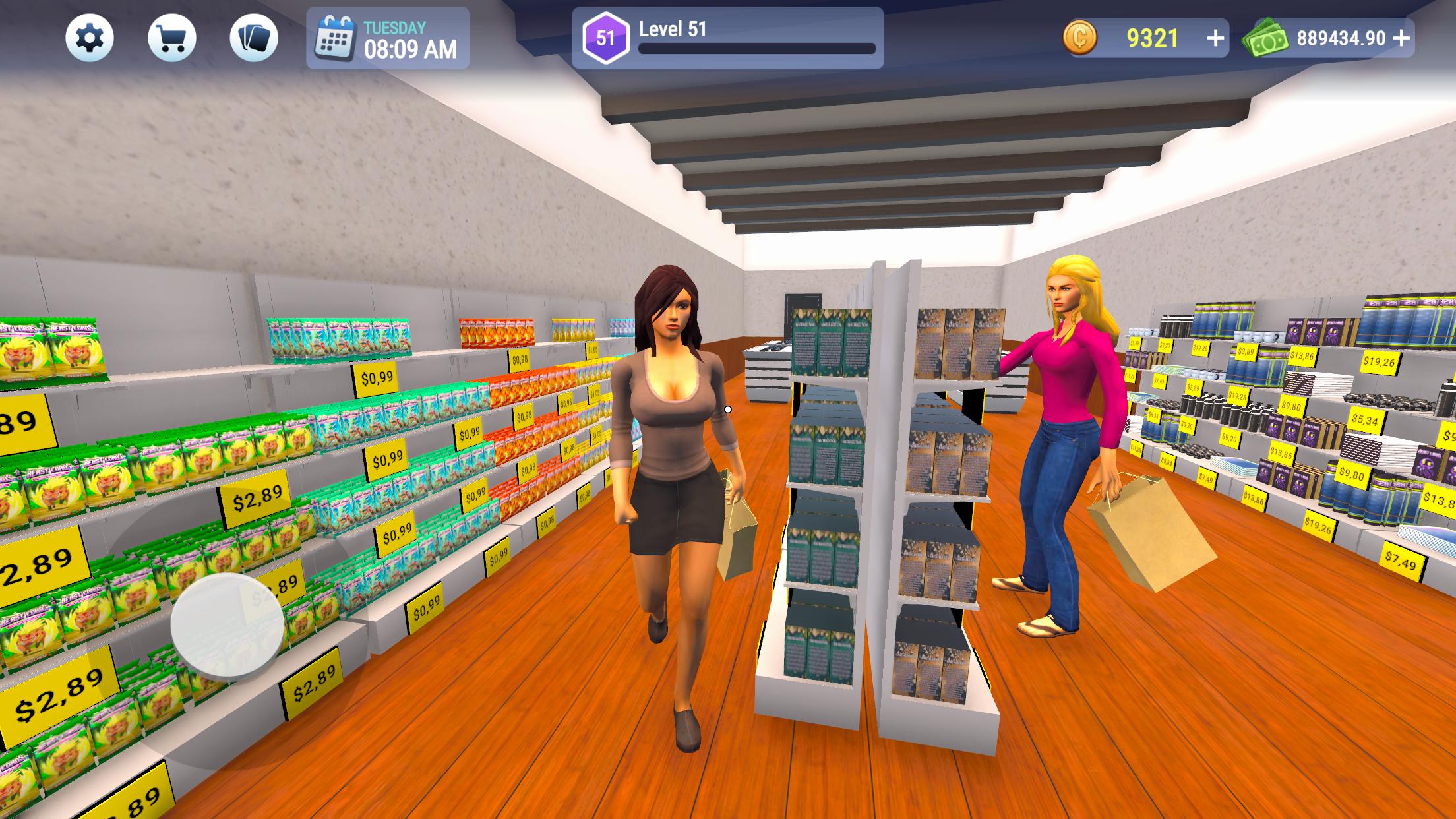Click the calendar icon showing Tuesday
Viewport: 1456px width, 819px height.
click(x=335, y=40)
